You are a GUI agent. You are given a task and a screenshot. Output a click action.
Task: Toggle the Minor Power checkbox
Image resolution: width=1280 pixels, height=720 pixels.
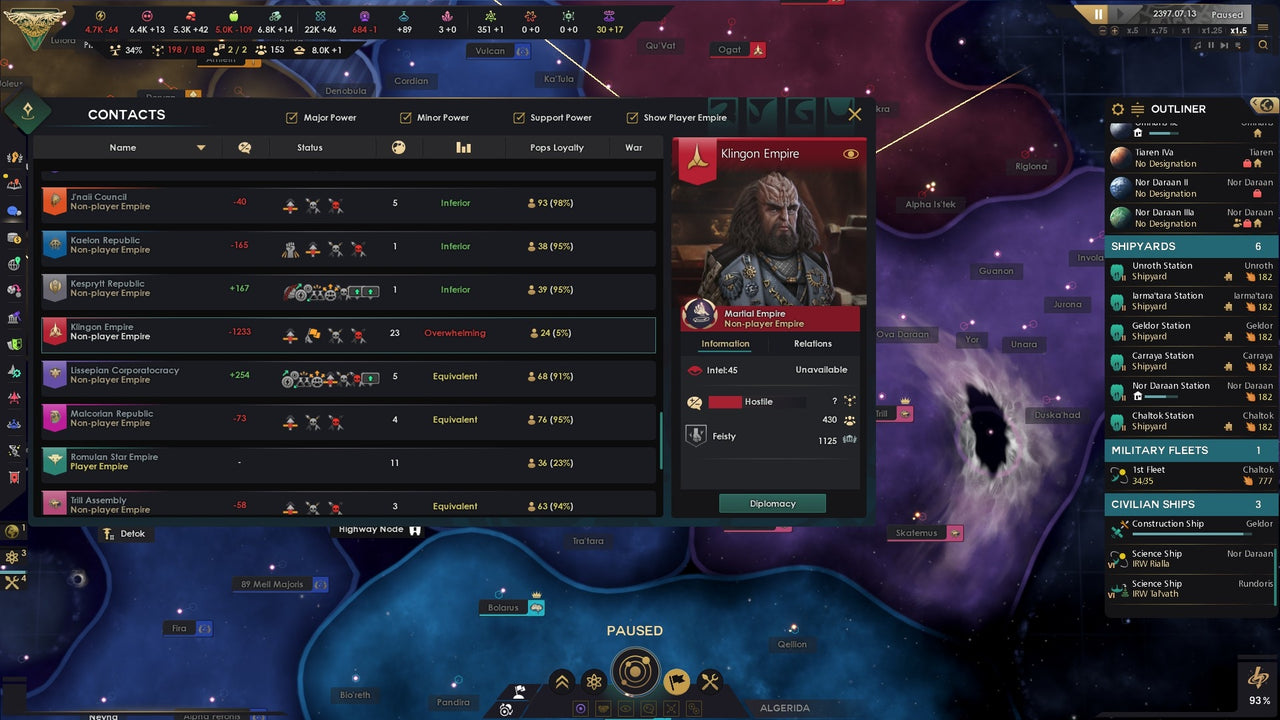pyautogui.click(x=406, y=117)
